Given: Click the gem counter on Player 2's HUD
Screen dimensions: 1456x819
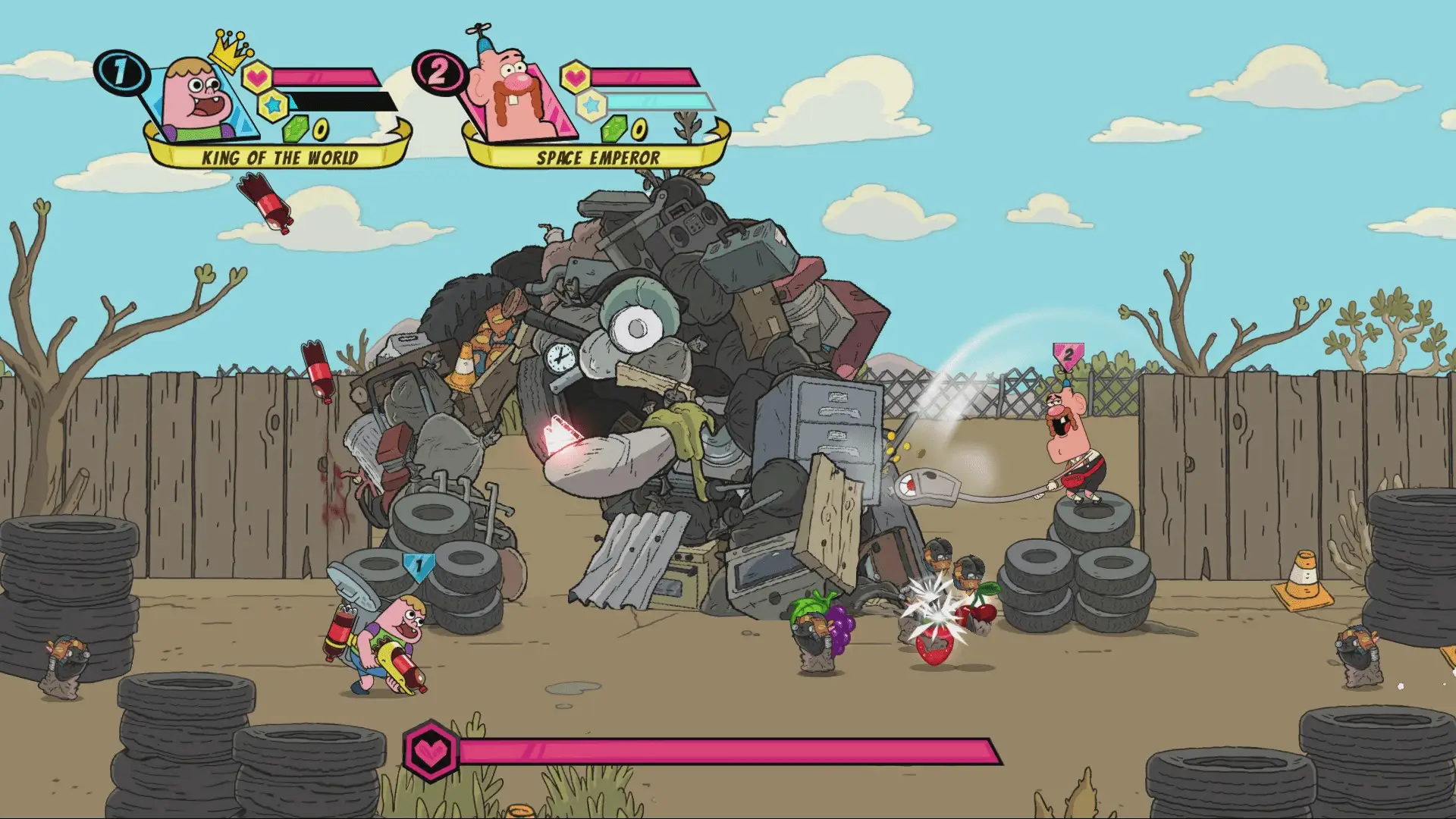Looking at the screenshot, I should point(615,130).
